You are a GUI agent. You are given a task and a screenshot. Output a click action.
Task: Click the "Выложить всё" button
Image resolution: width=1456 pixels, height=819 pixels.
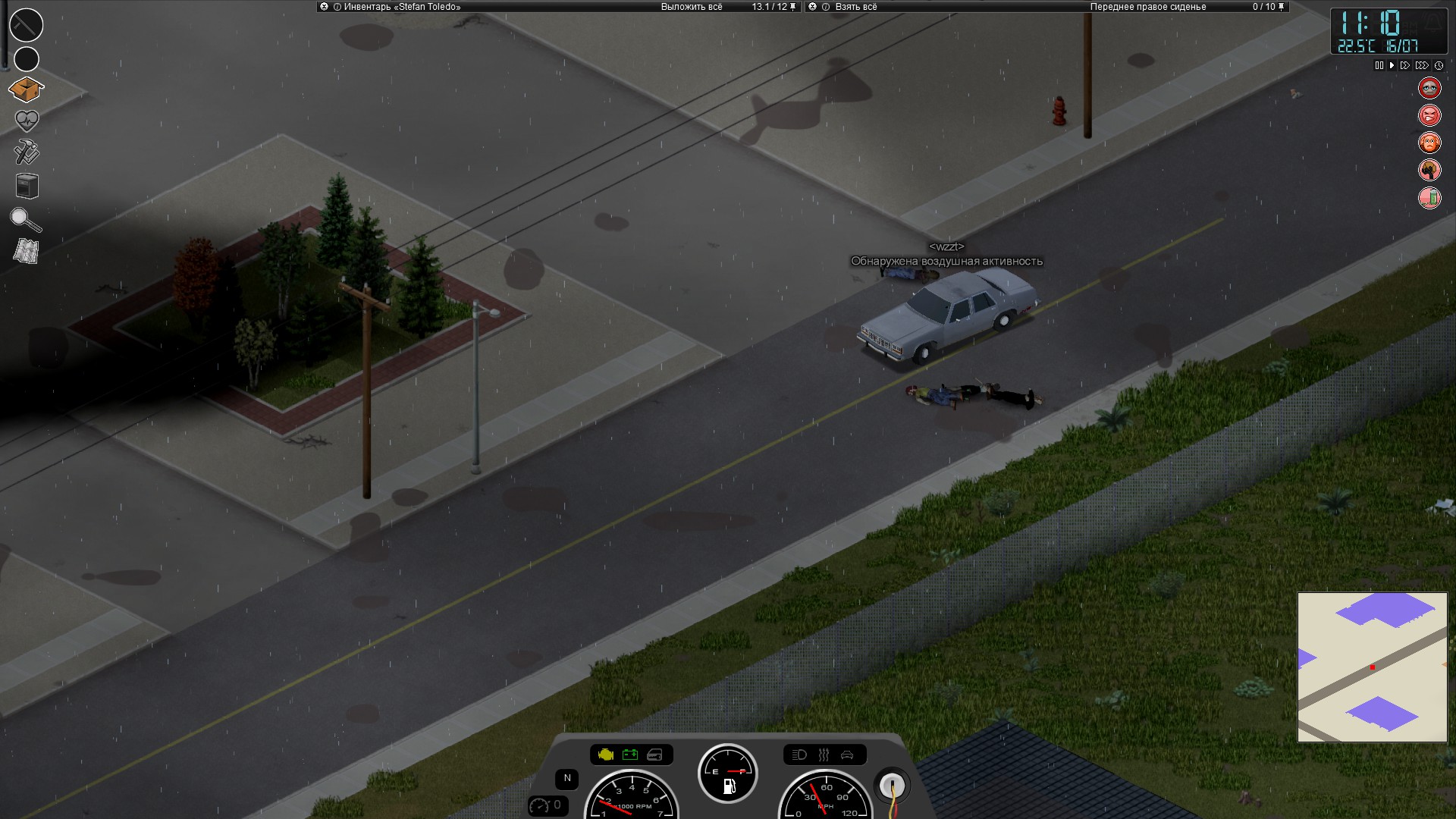tap(691, 7)
